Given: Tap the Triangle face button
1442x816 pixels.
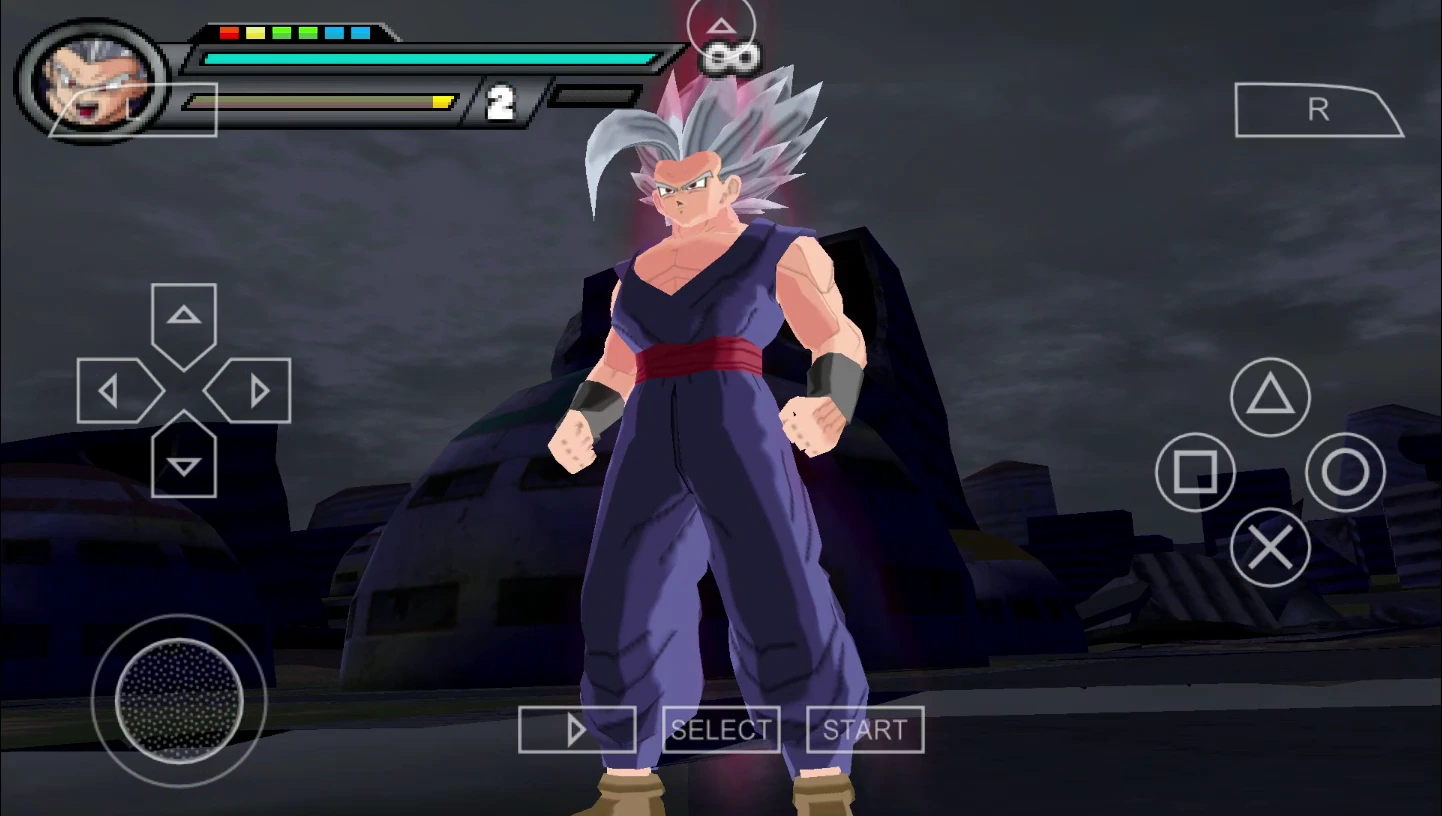Looking at the screenshot, I should pyautogui.click(x=1270, y=398).
